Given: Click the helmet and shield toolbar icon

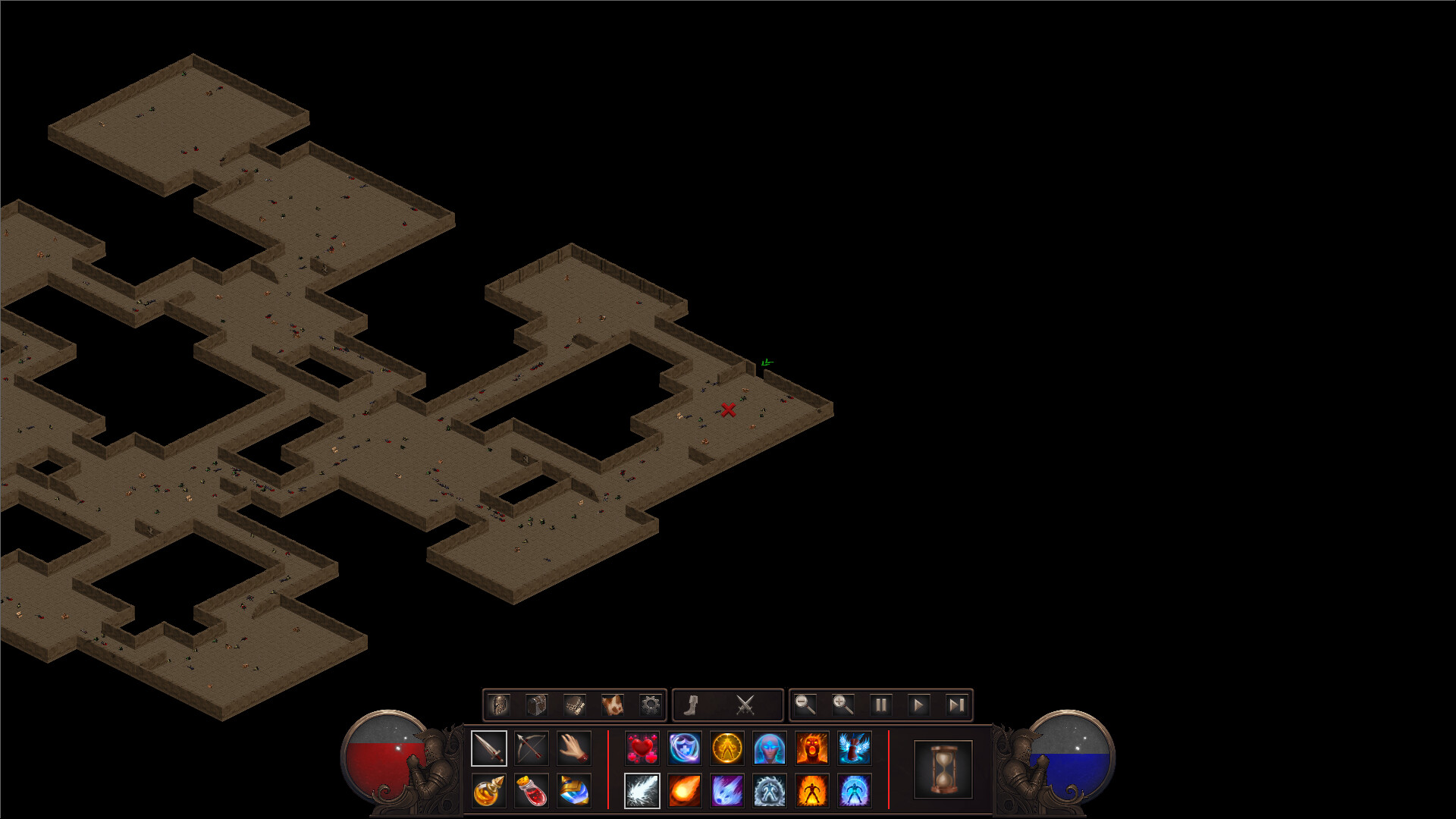Looking at the screenshot, I should click(x=499, y=706).
